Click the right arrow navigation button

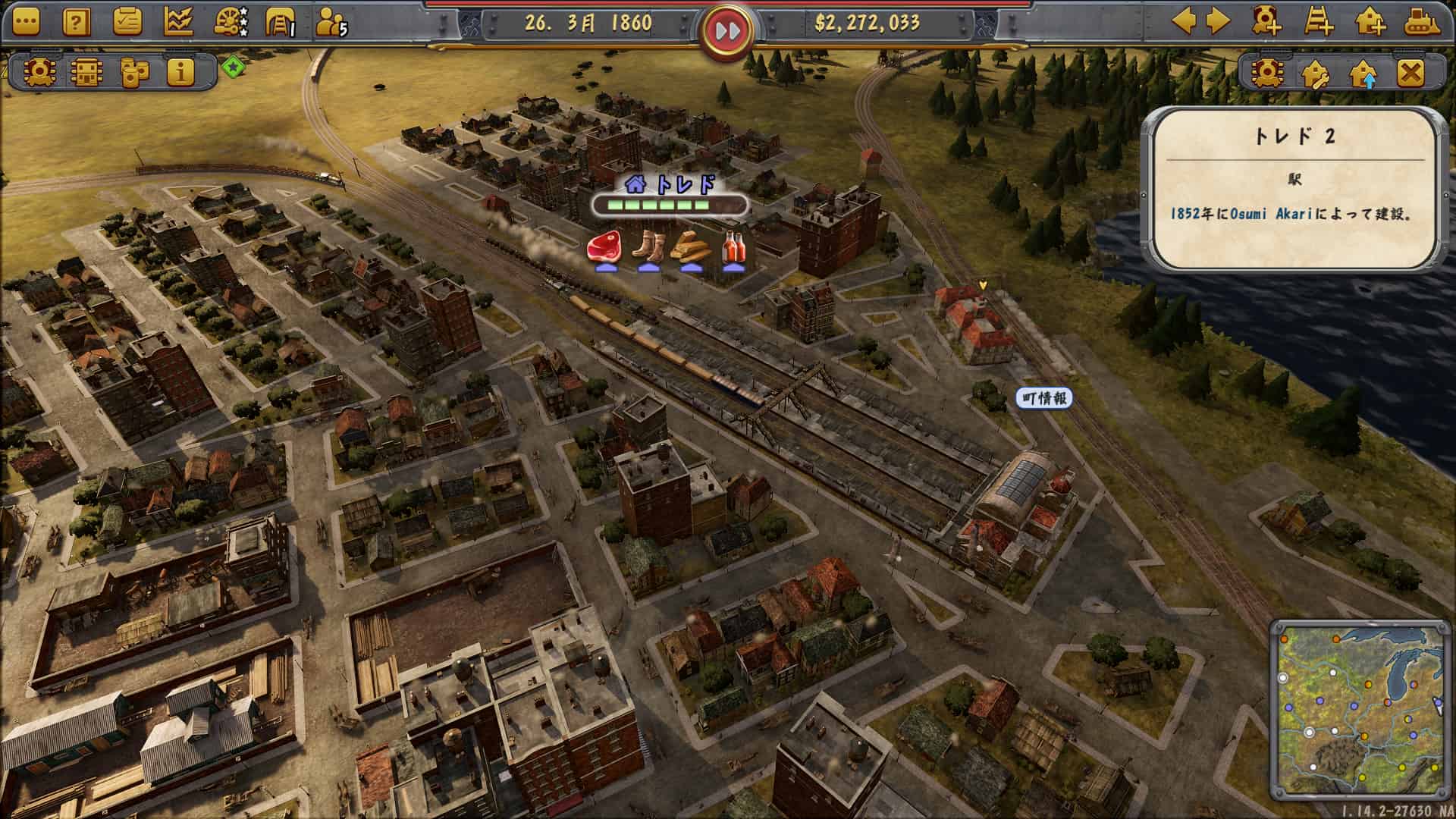click(1219, 21)
